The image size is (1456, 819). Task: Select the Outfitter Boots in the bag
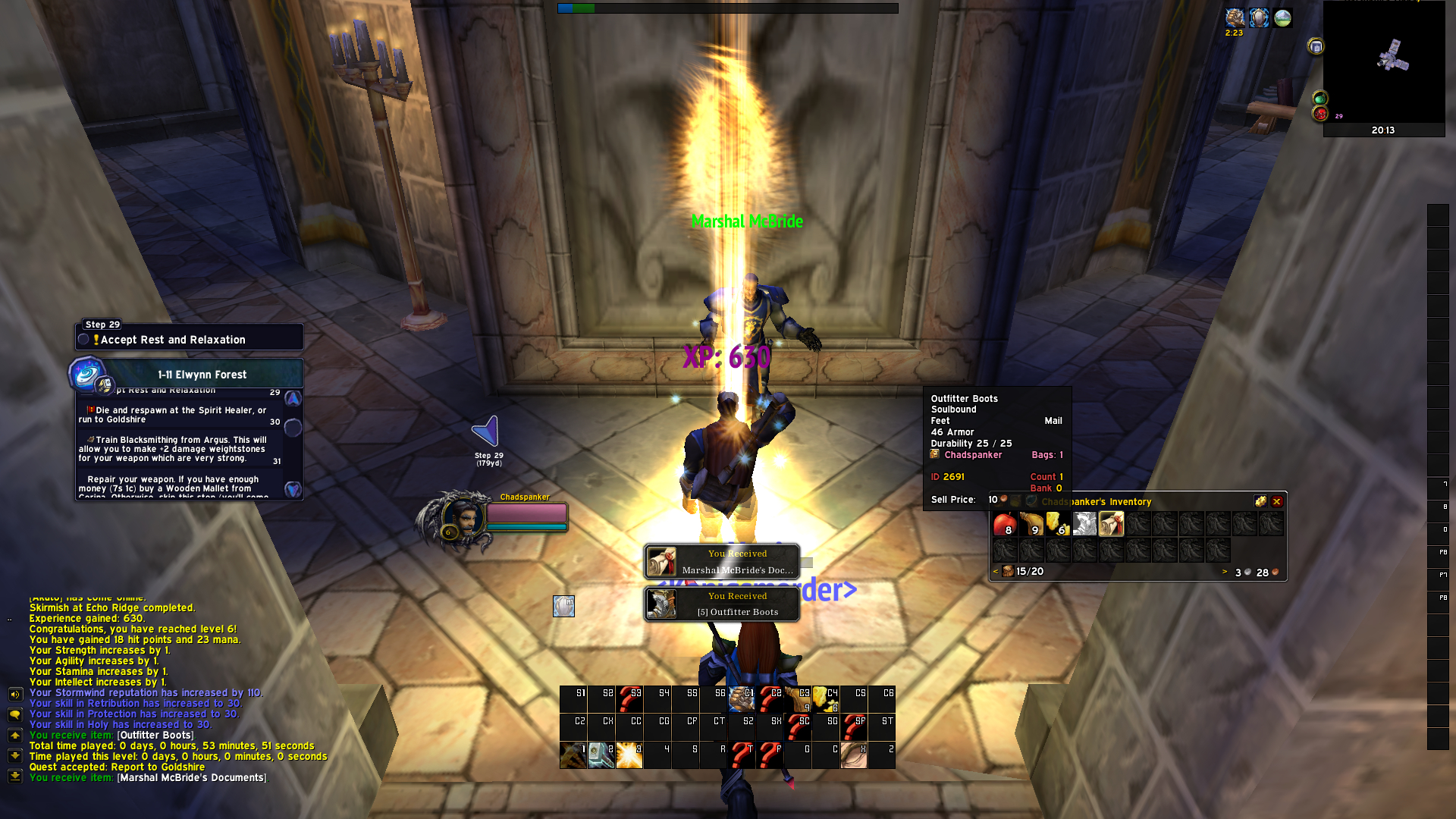tap(1084, 523)
